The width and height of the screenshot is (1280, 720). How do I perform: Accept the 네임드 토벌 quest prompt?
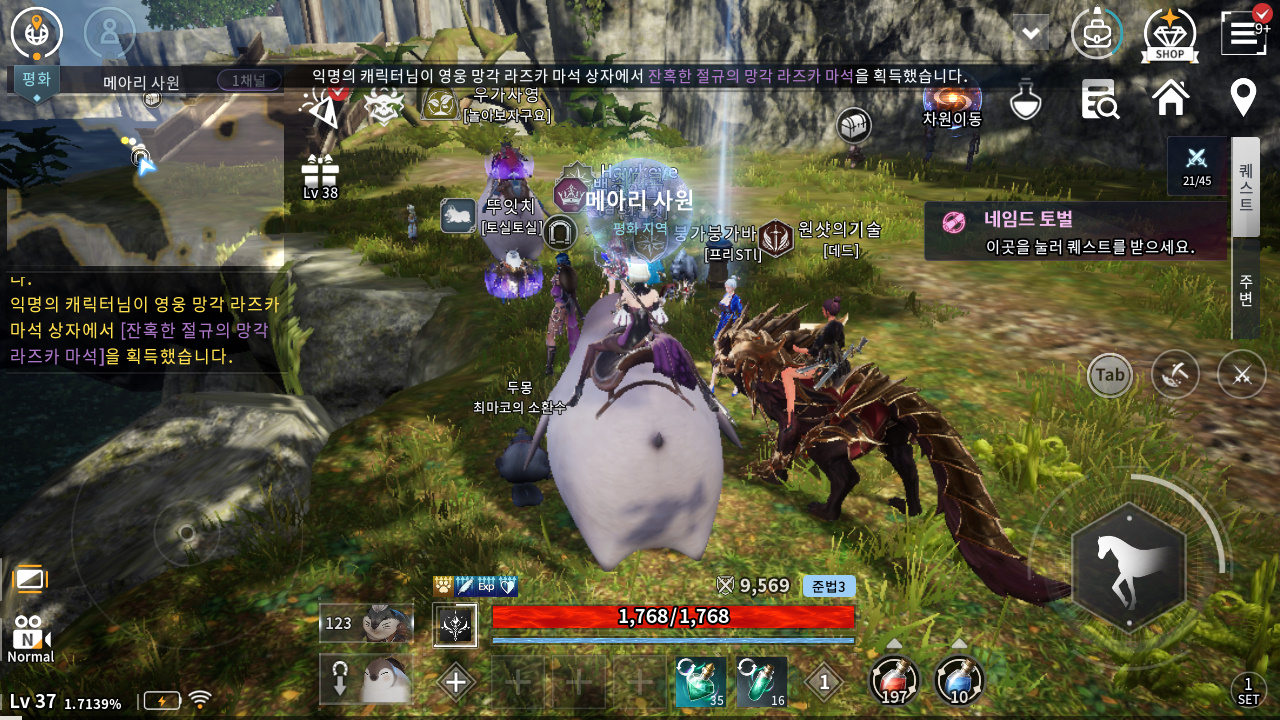pyautogui.click(x=1075, y=232)
